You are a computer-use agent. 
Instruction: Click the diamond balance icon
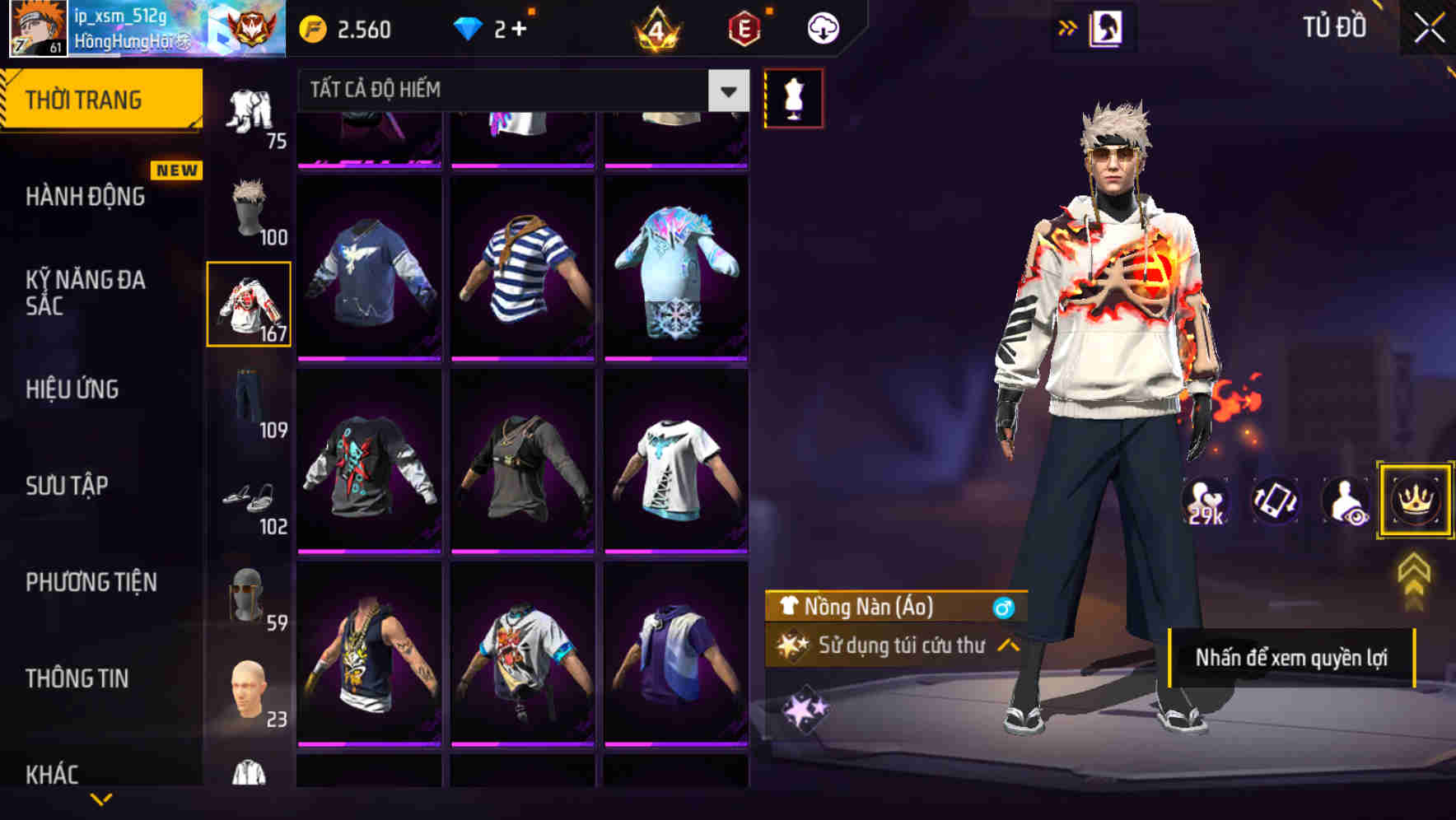[x=469, y=27]
